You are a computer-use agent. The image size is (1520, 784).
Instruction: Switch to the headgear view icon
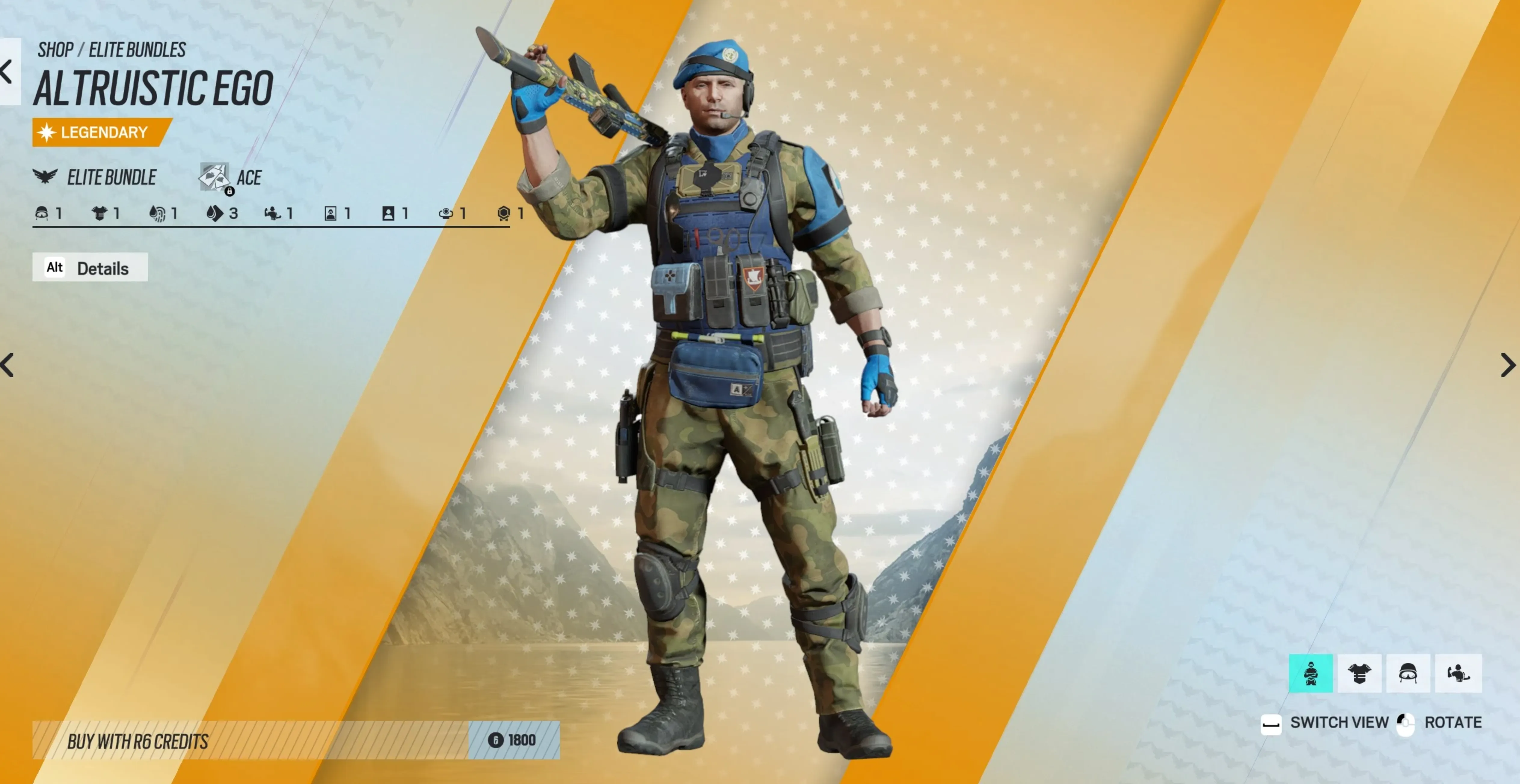(1408, 673)
